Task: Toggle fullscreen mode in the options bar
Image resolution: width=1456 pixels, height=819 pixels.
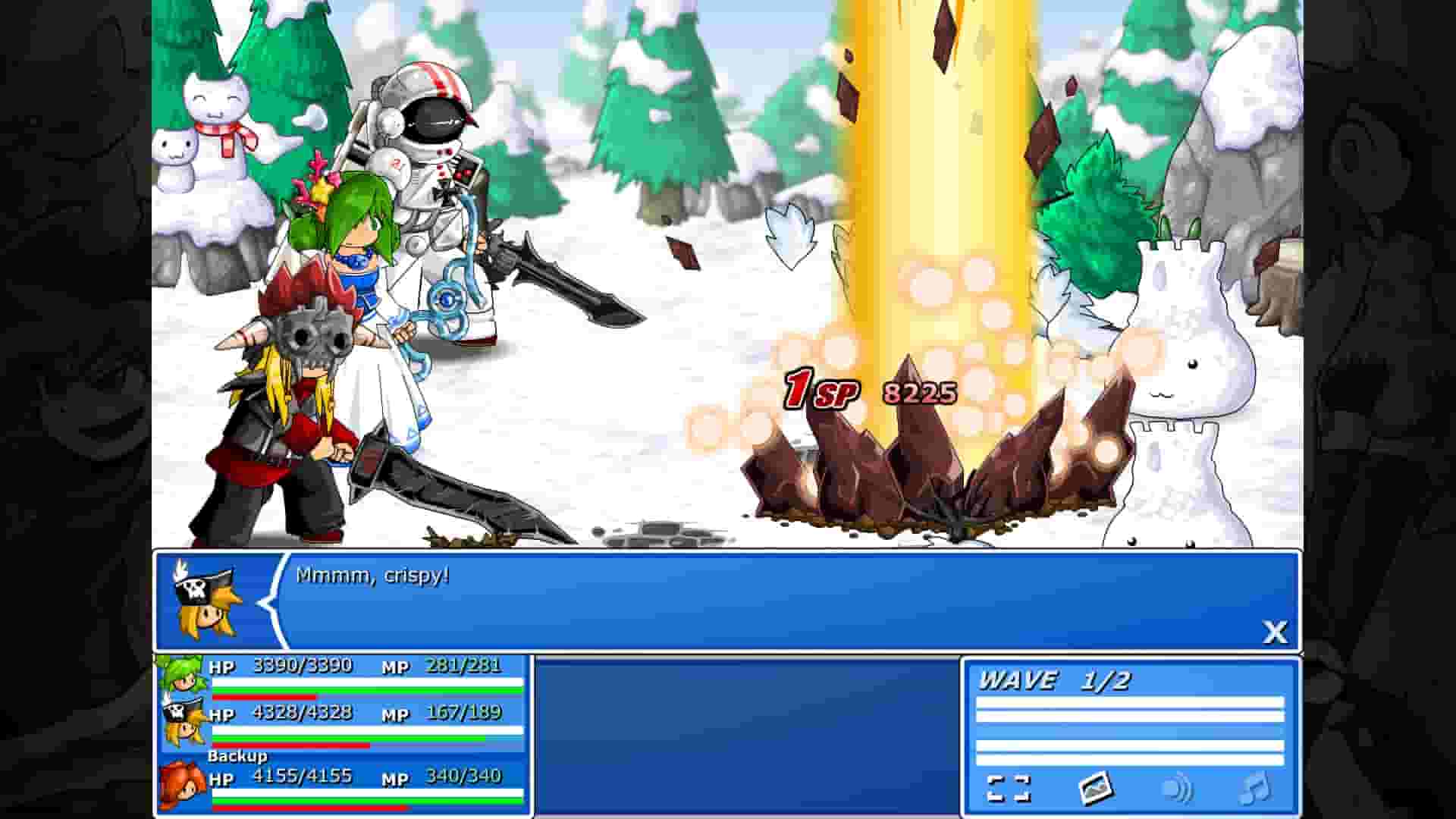Action: (1009, 789)
